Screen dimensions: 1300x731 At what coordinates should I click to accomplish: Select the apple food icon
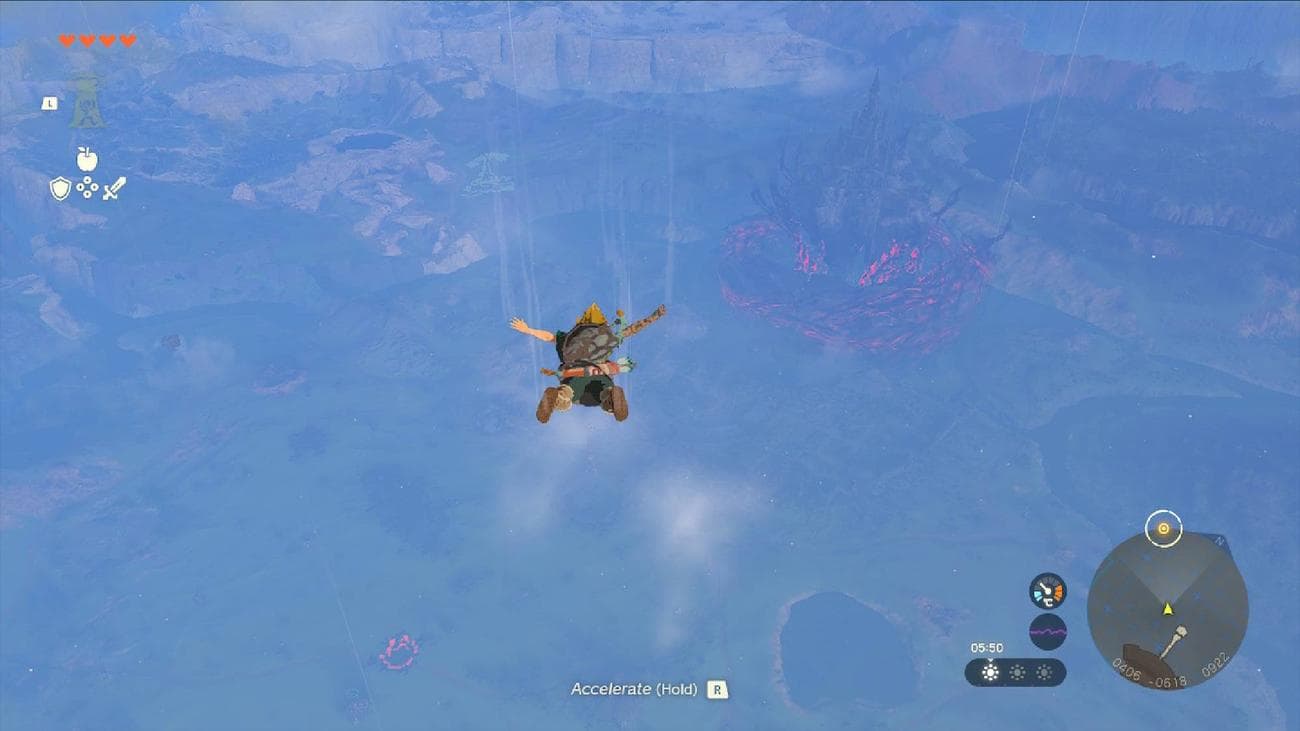86,159
